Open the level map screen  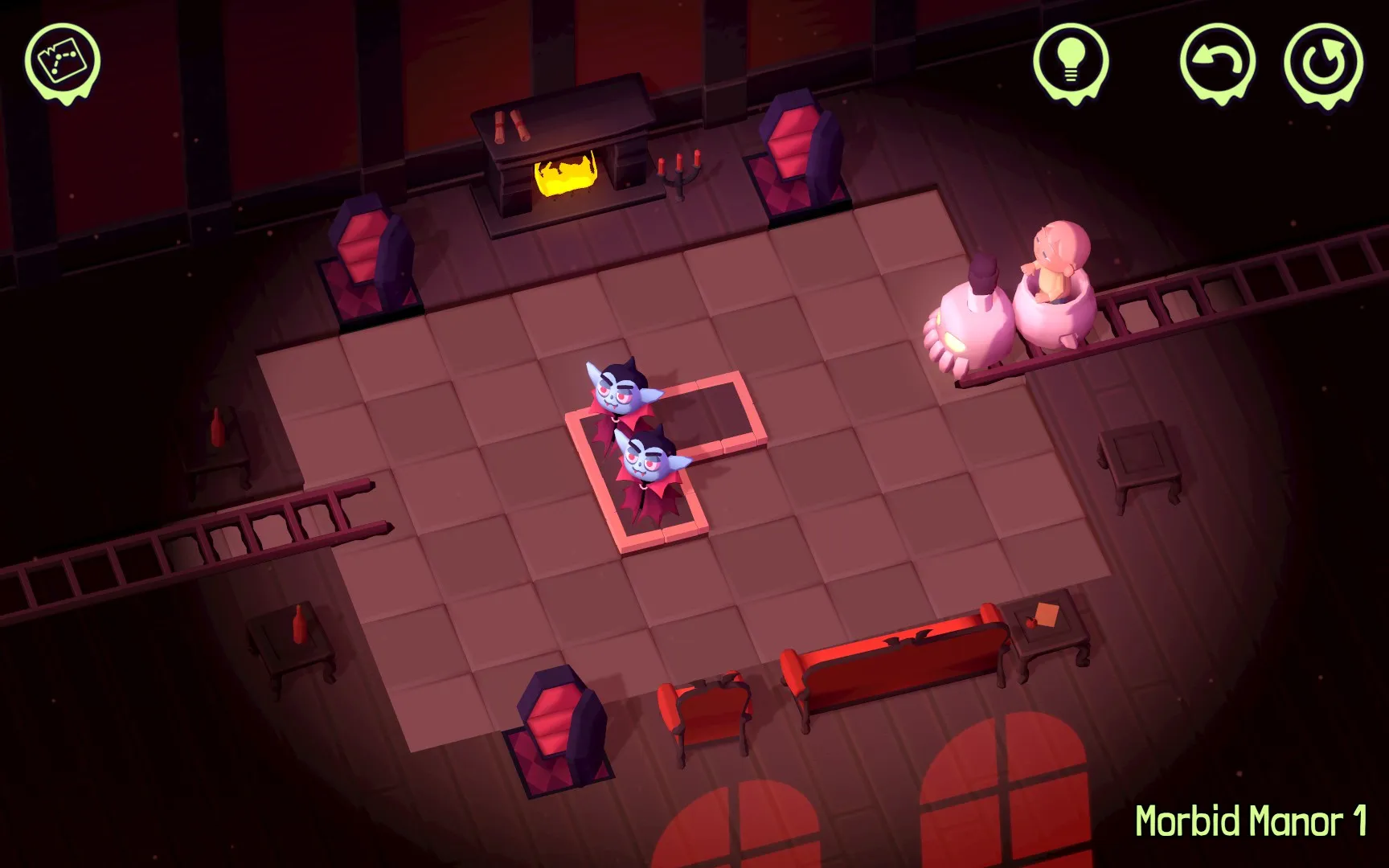[x=62, y=61]
